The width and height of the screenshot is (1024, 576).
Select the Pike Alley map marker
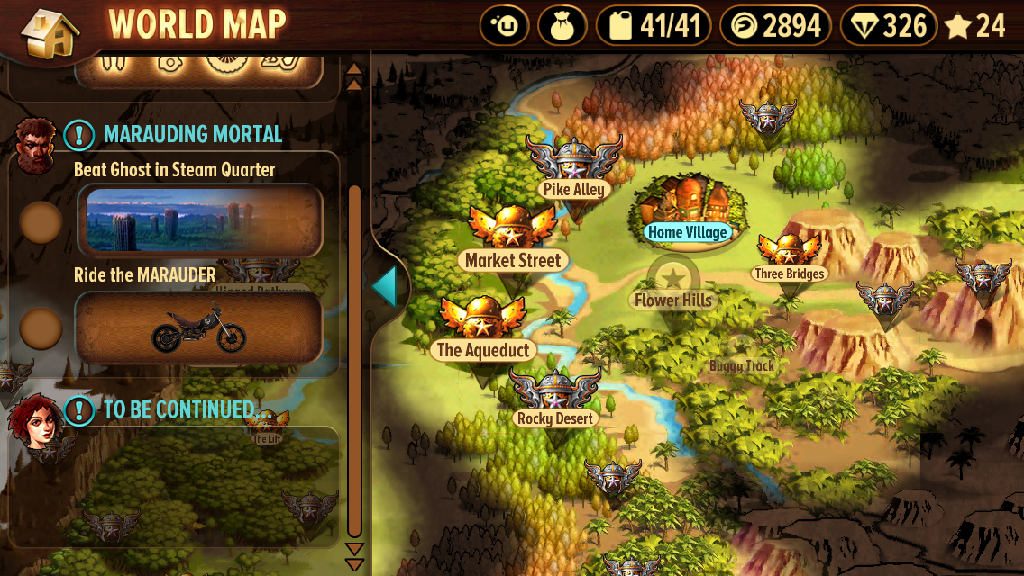[574, 172]
